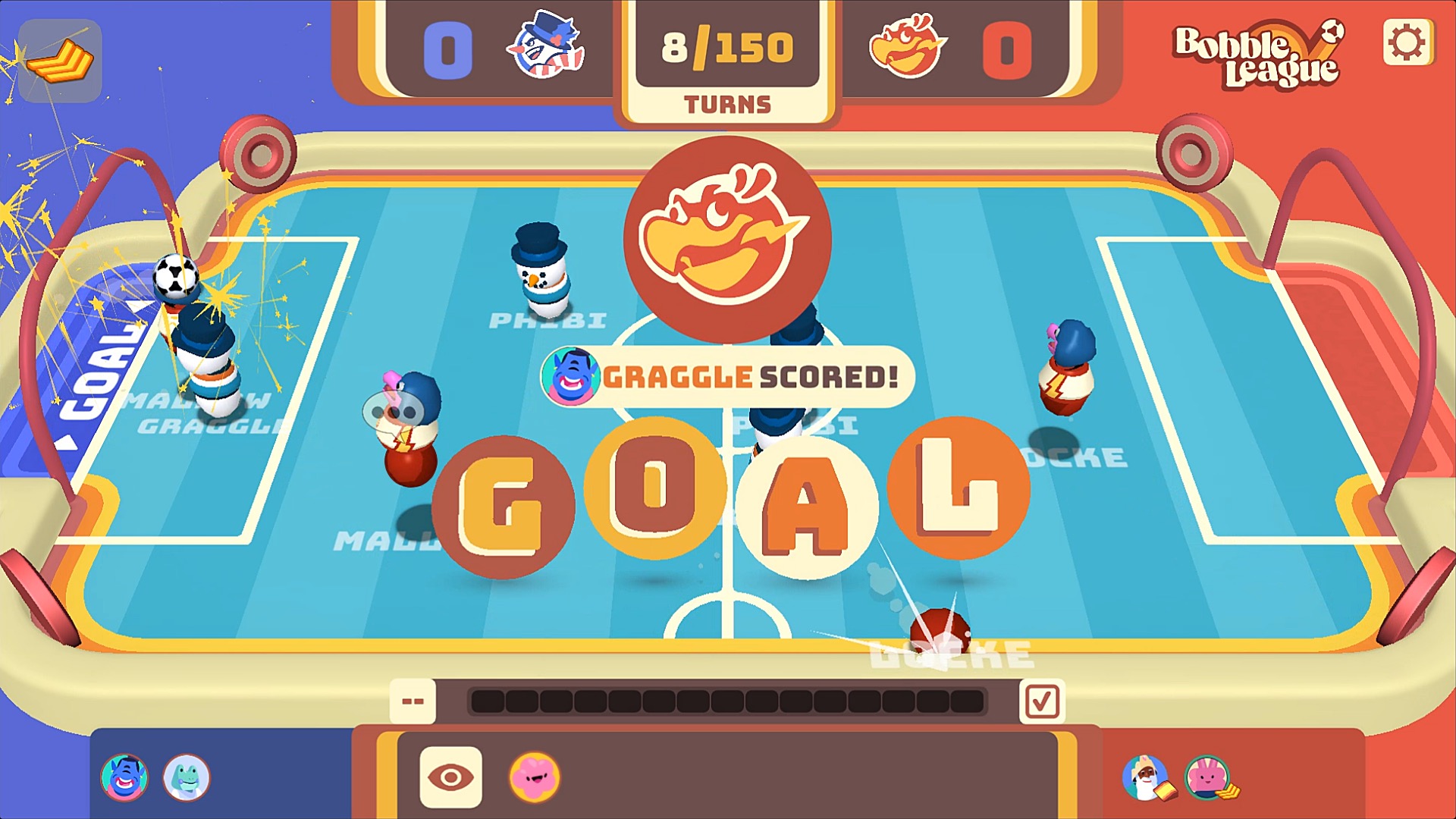This screenshot has height=819, width=1456.
Task: Enable the eye visibility toggle on the bottom panel
Action: [x=450, y=775]
